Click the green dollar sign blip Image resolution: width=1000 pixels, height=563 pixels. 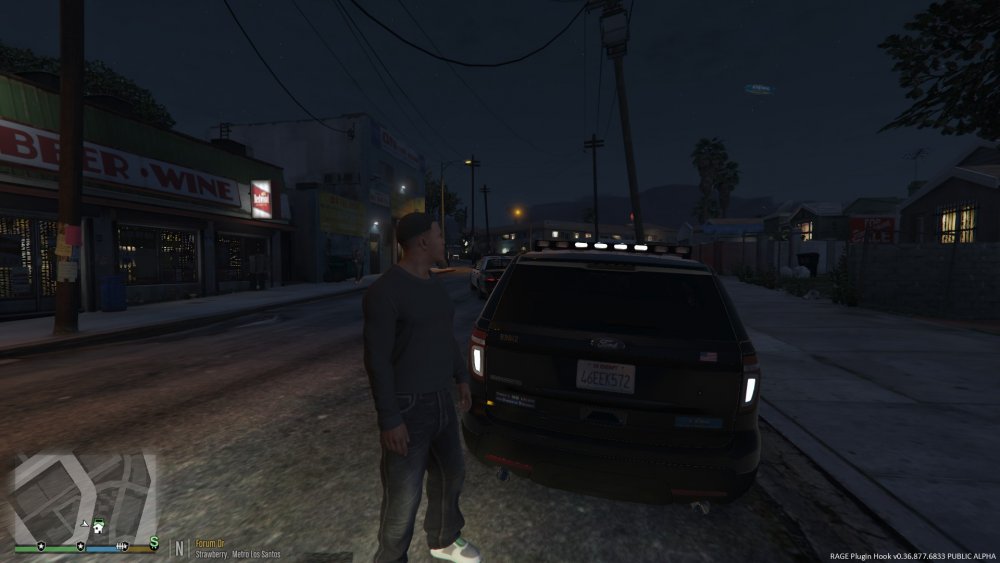pos(154,542)
